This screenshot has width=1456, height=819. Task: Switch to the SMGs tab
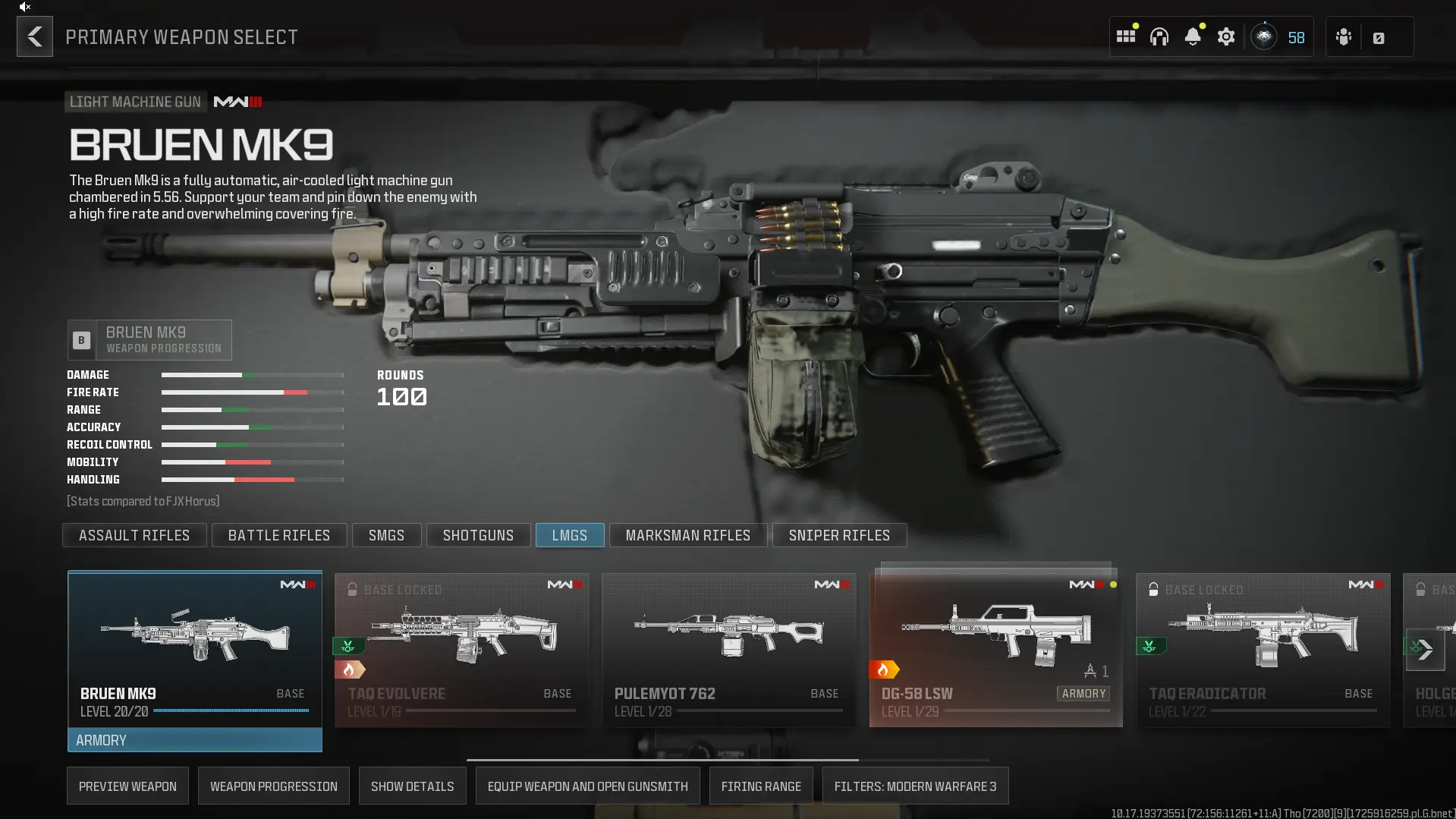point(386,535)
